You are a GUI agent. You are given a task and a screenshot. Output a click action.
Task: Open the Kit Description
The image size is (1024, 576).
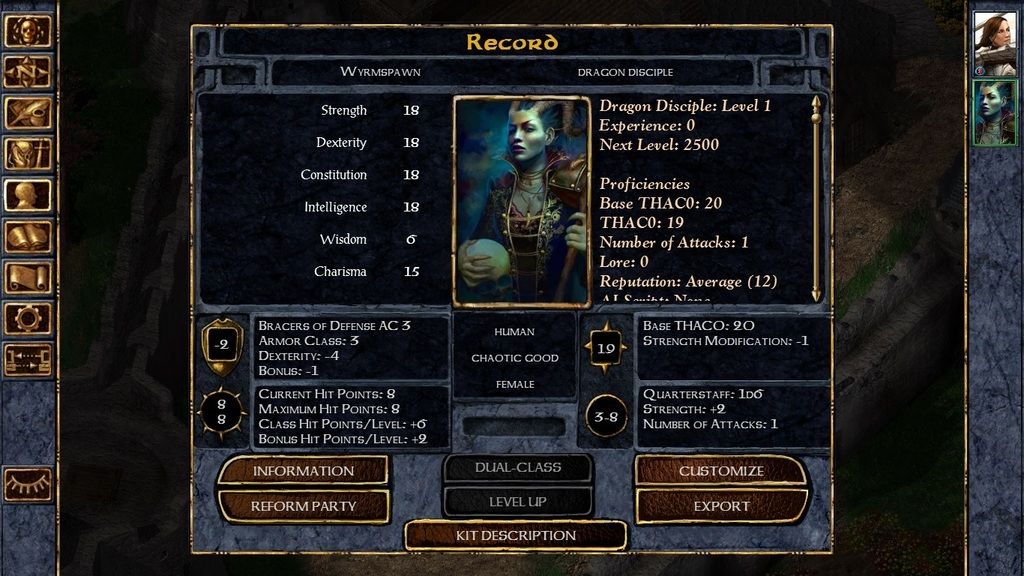pyautogui.click(x=515, y=535)
